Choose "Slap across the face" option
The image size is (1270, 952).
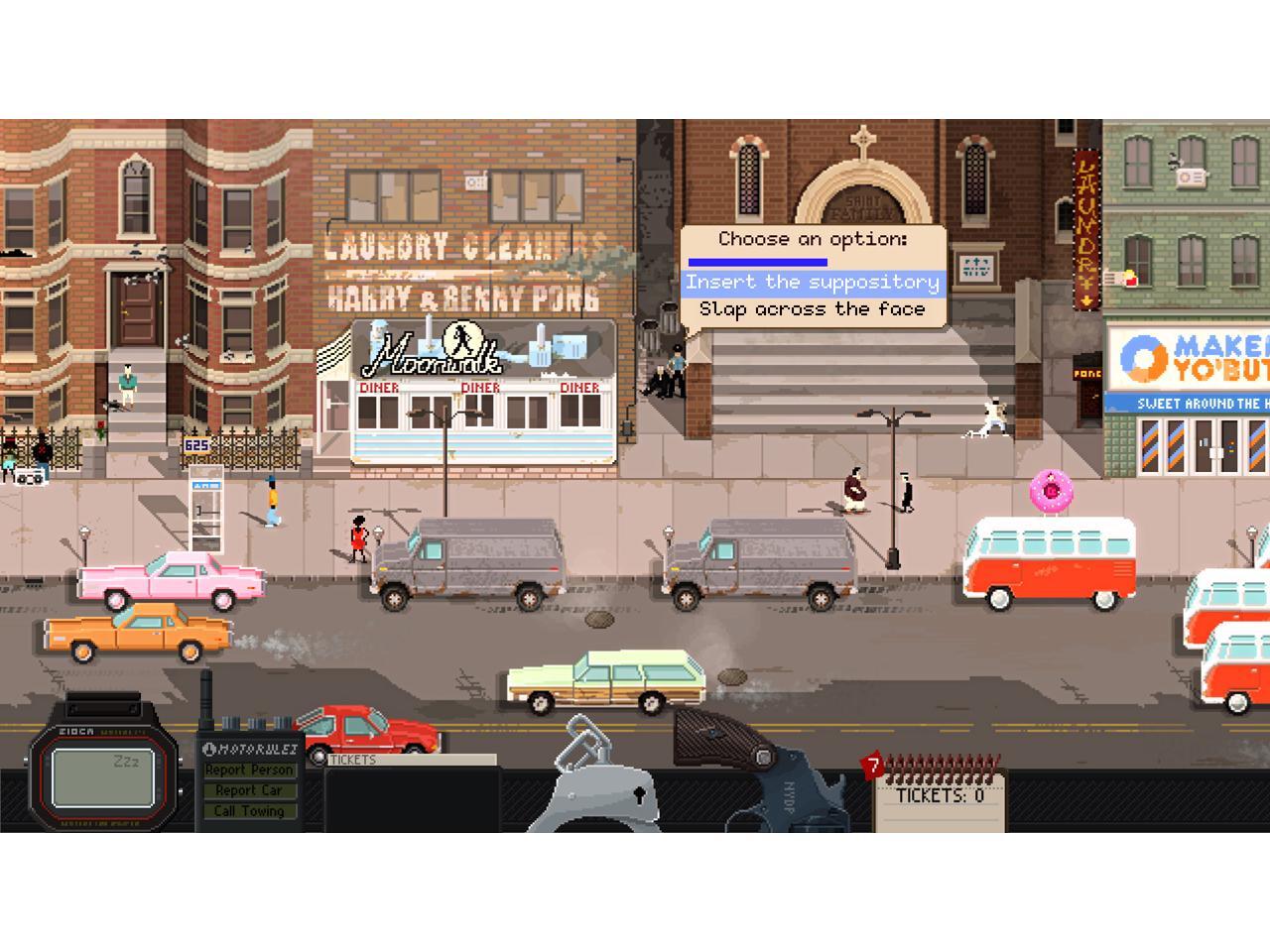pyautogui.click(x=812, y=309)
